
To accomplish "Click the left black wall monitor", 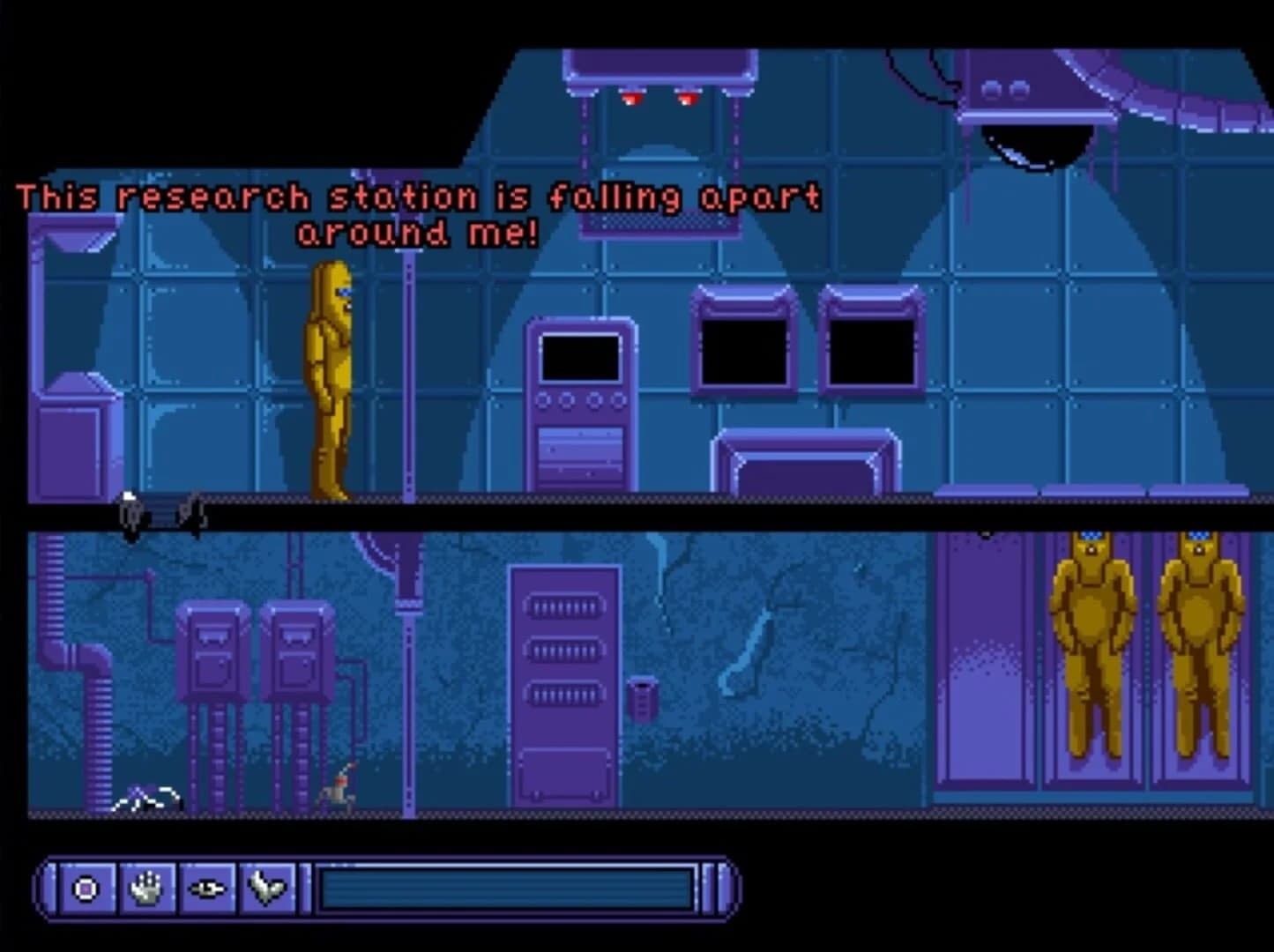I will coord(743,350).
